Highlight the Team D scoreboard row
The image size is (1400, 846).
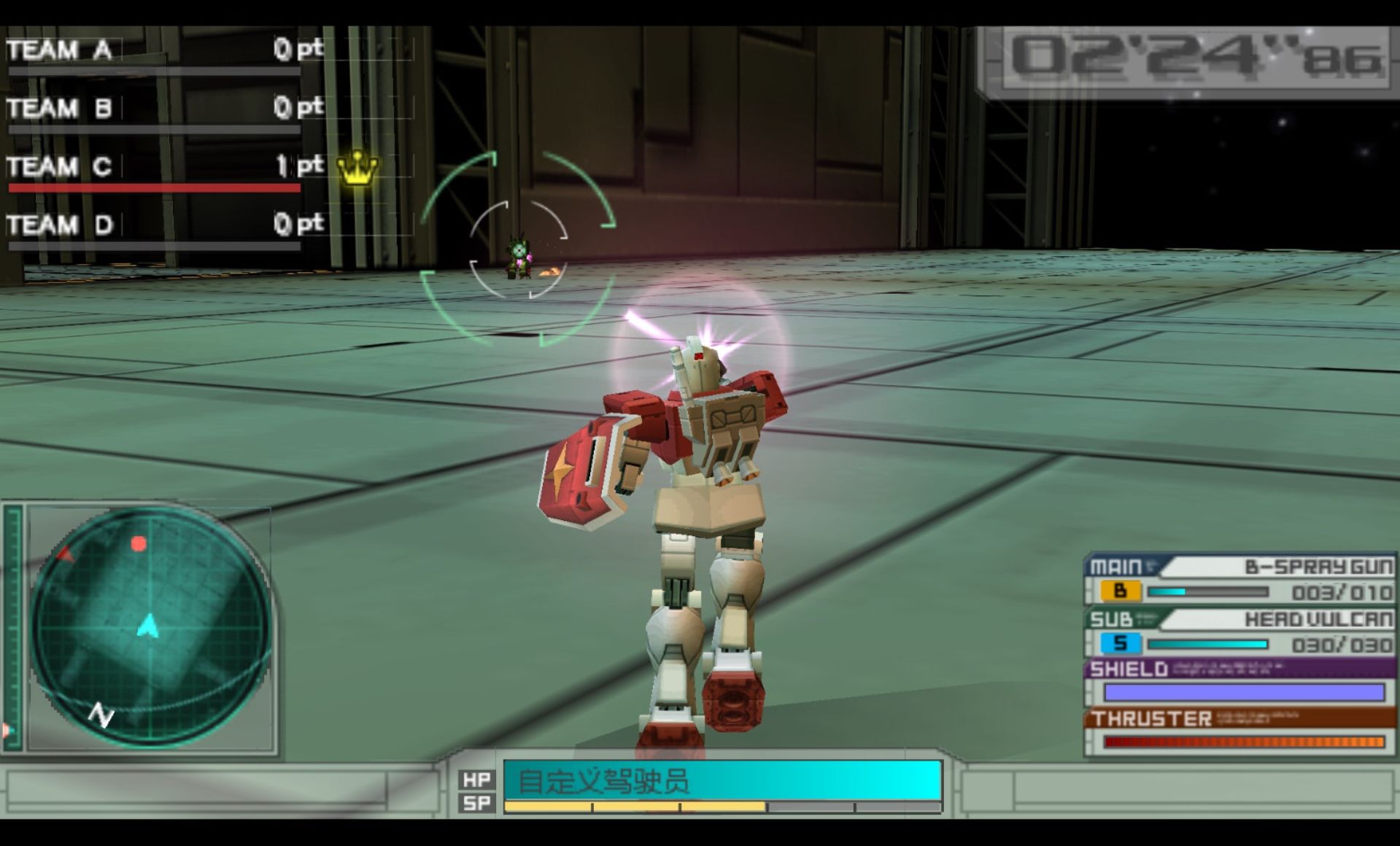click(164, 225)
